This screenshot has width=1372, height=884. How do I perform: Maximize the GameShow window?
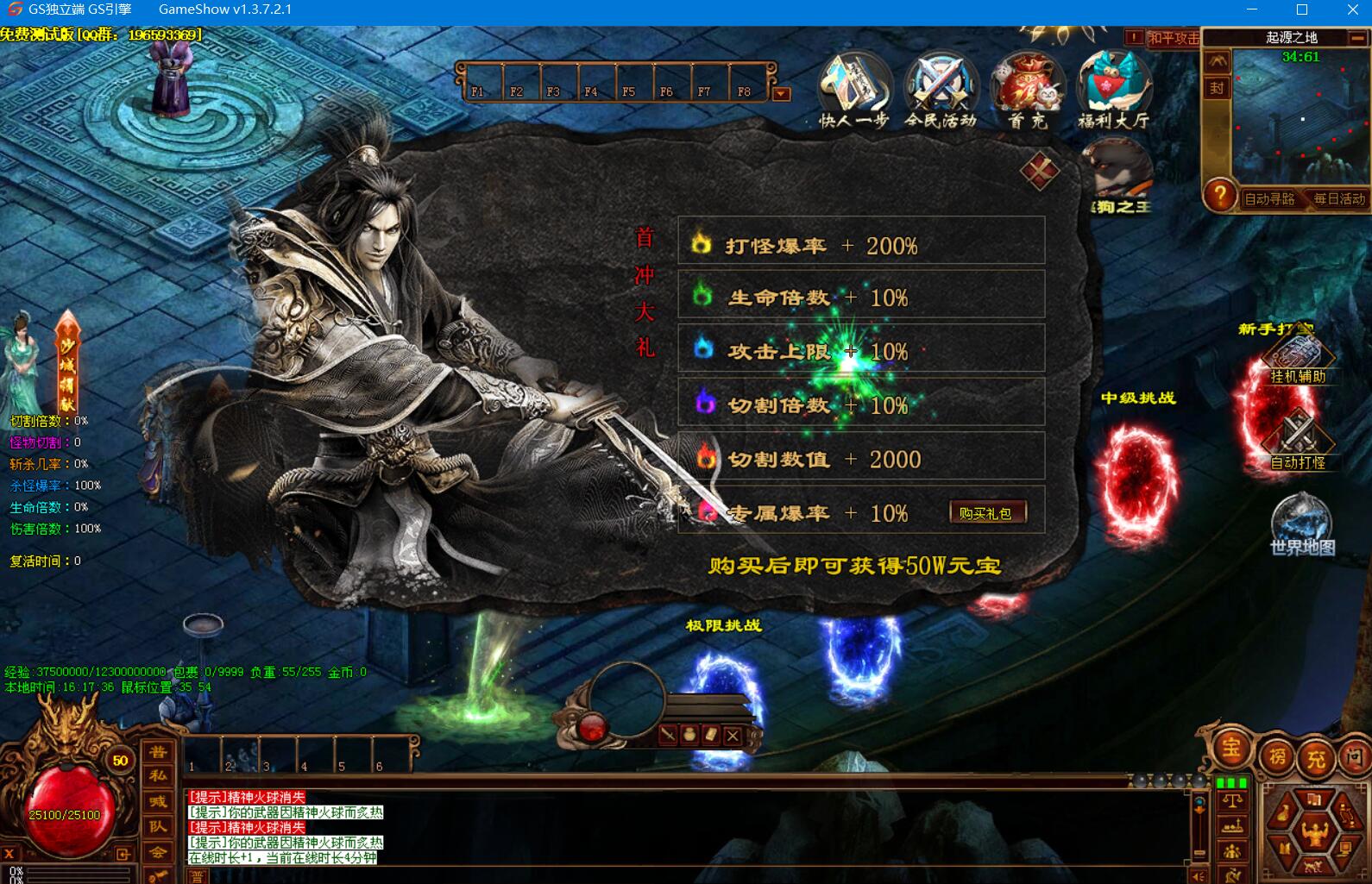click(1302, 9)
